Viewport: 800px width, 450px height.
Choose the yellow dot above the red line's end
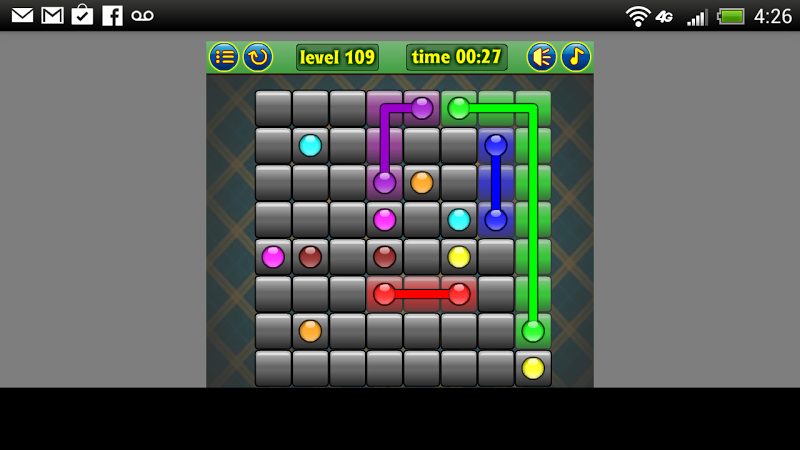coord(459,257)
